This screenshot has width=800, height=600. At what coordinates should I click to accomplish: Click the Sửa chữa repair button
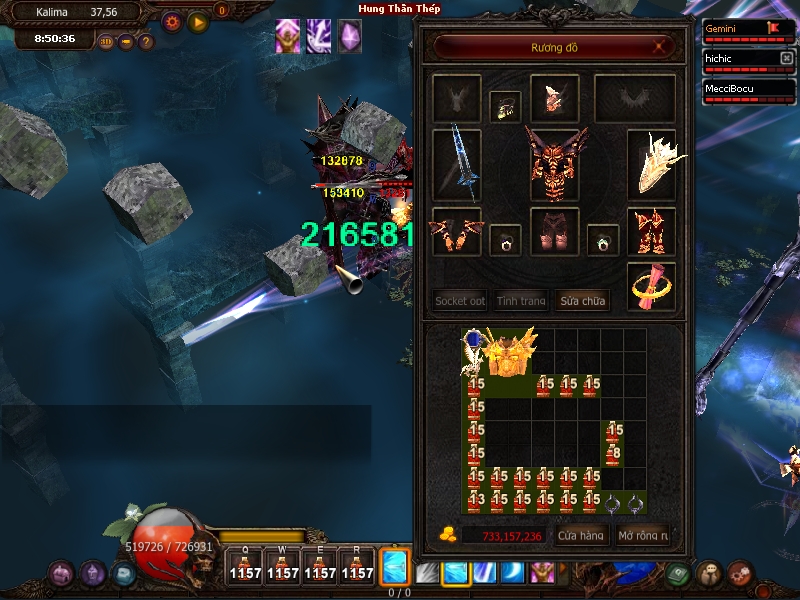[x=582, y=300]
